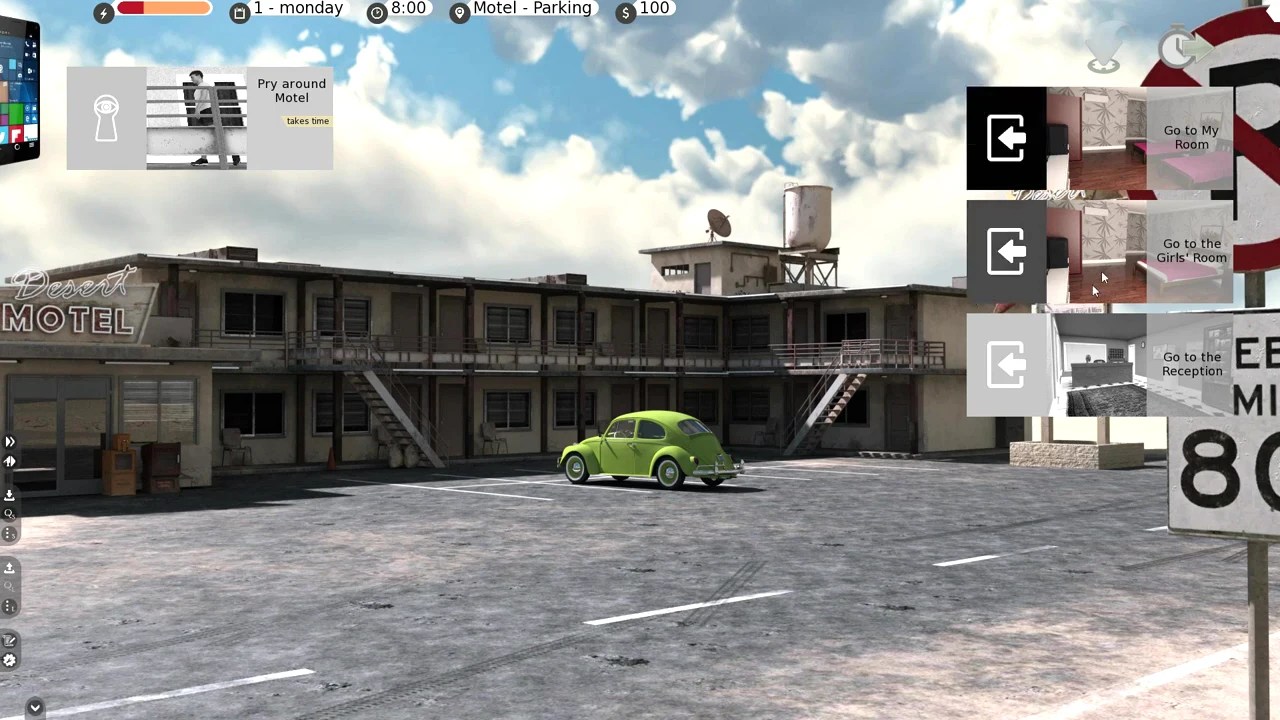Click the double-arrow skip icon
The width and height of the screenshot is (1280, 720).
9,441
